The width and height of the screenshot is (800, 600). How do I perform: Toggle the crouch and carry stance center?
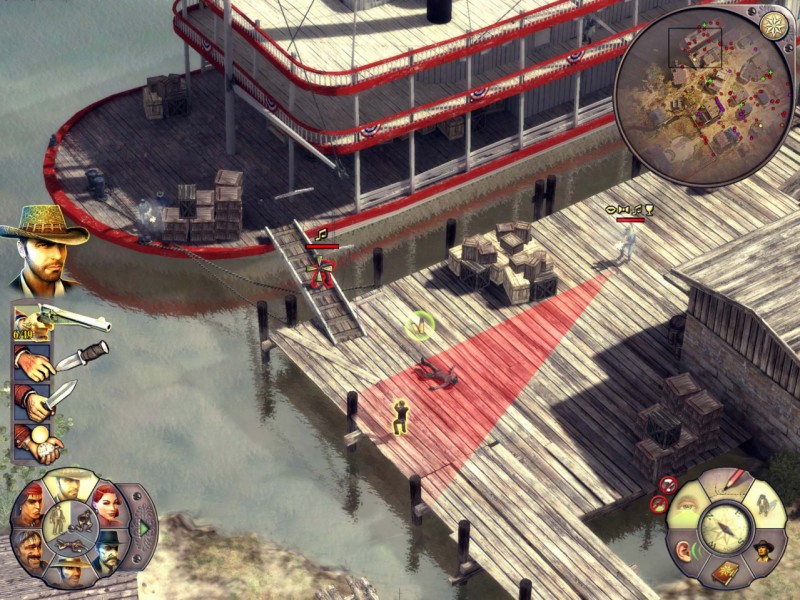(69, 527)
